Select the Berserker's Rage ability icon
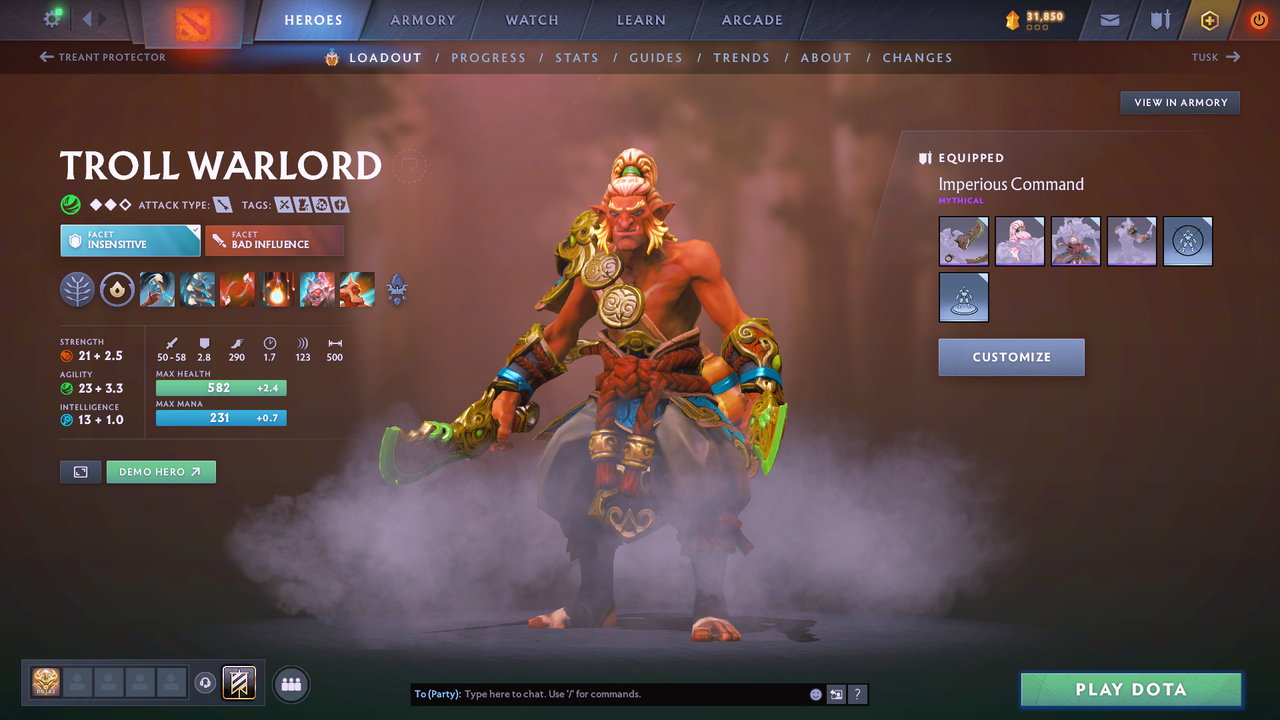 157,290
